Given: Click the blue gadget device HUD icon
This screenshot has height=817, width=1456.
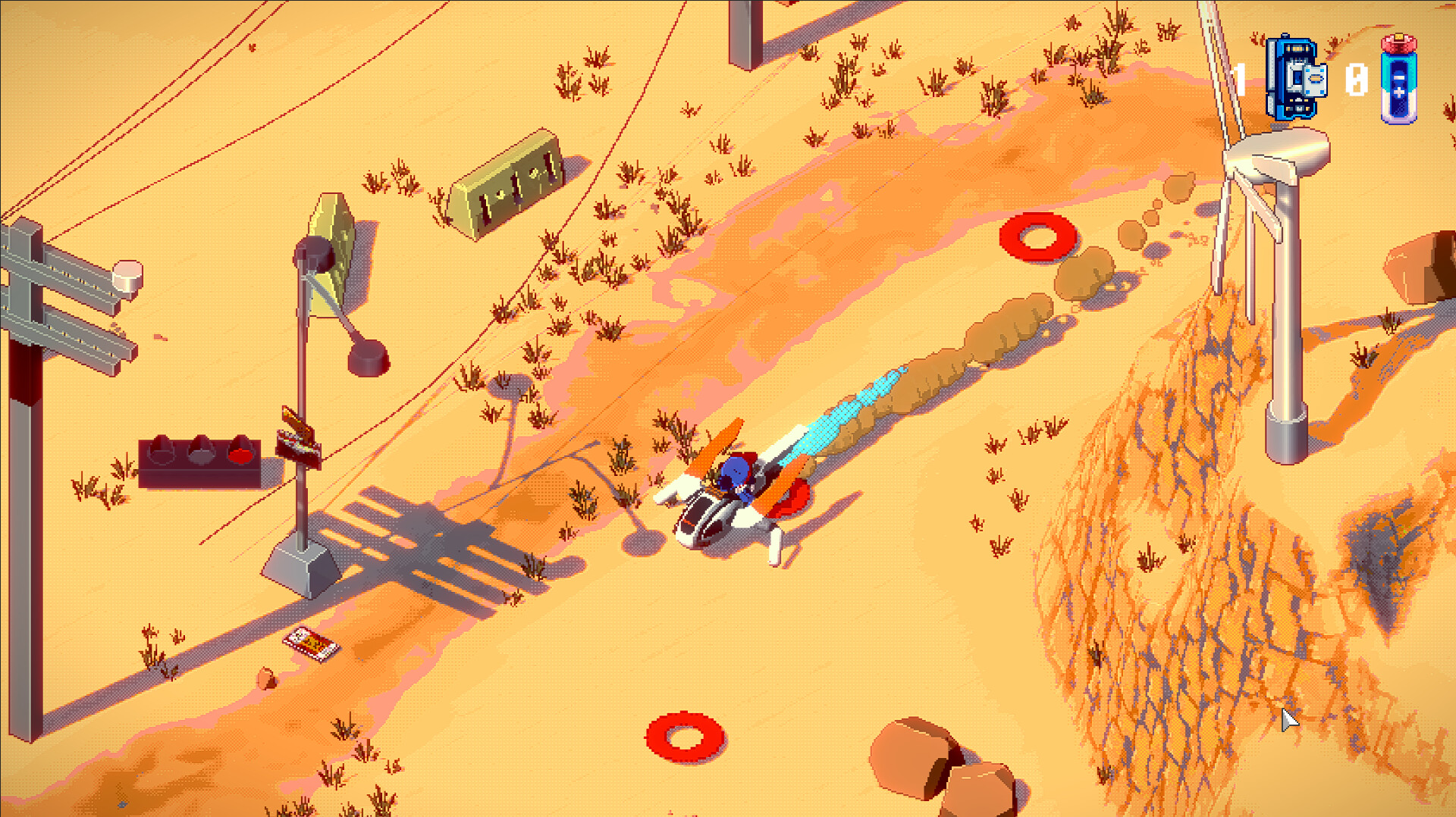Looking at the screenshot, I should click(1294, 76).
